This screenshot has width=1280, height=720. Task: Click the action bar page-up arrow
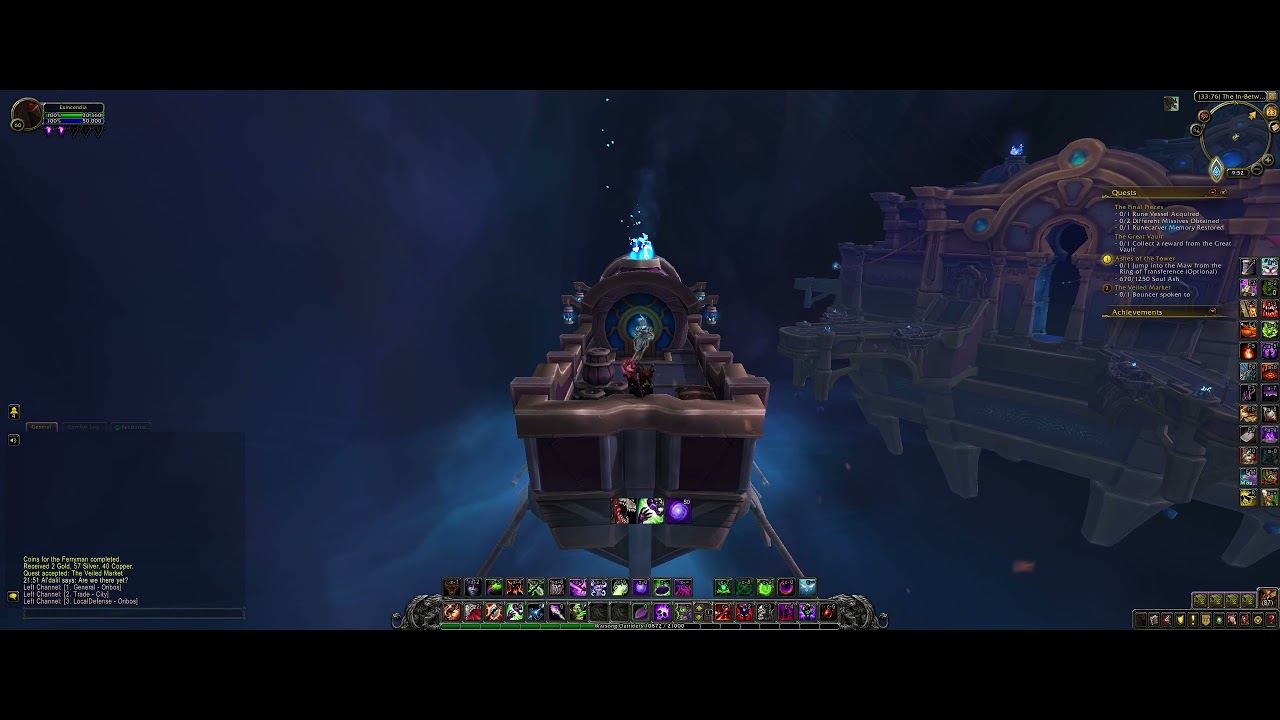(700, 607)
